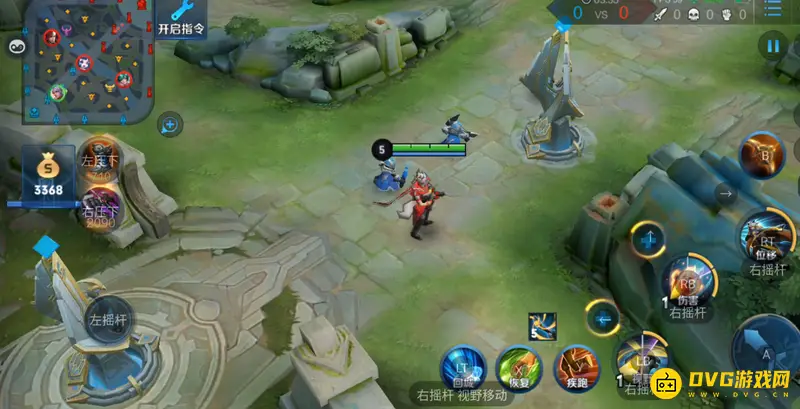The image size is (800, 409).
Task: Pause the match with the pause button
Action: 772,45
